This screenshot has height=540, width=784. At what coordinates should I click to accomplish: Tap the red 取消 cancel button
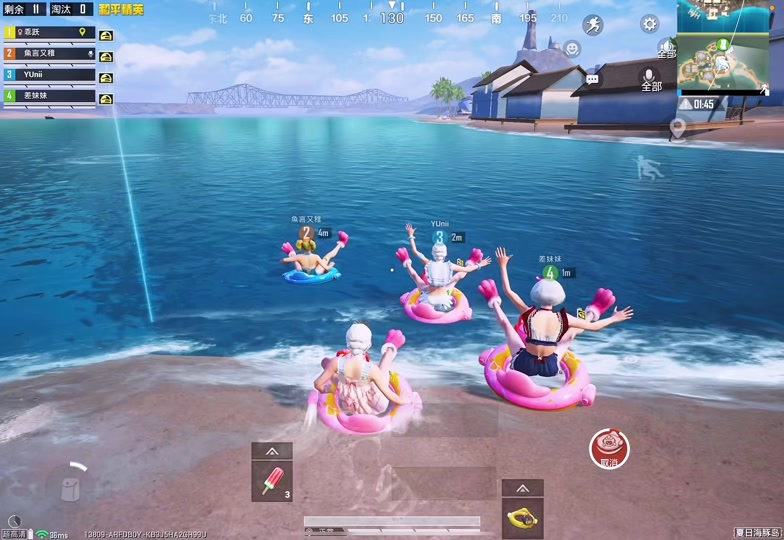[x=609, y=449]
